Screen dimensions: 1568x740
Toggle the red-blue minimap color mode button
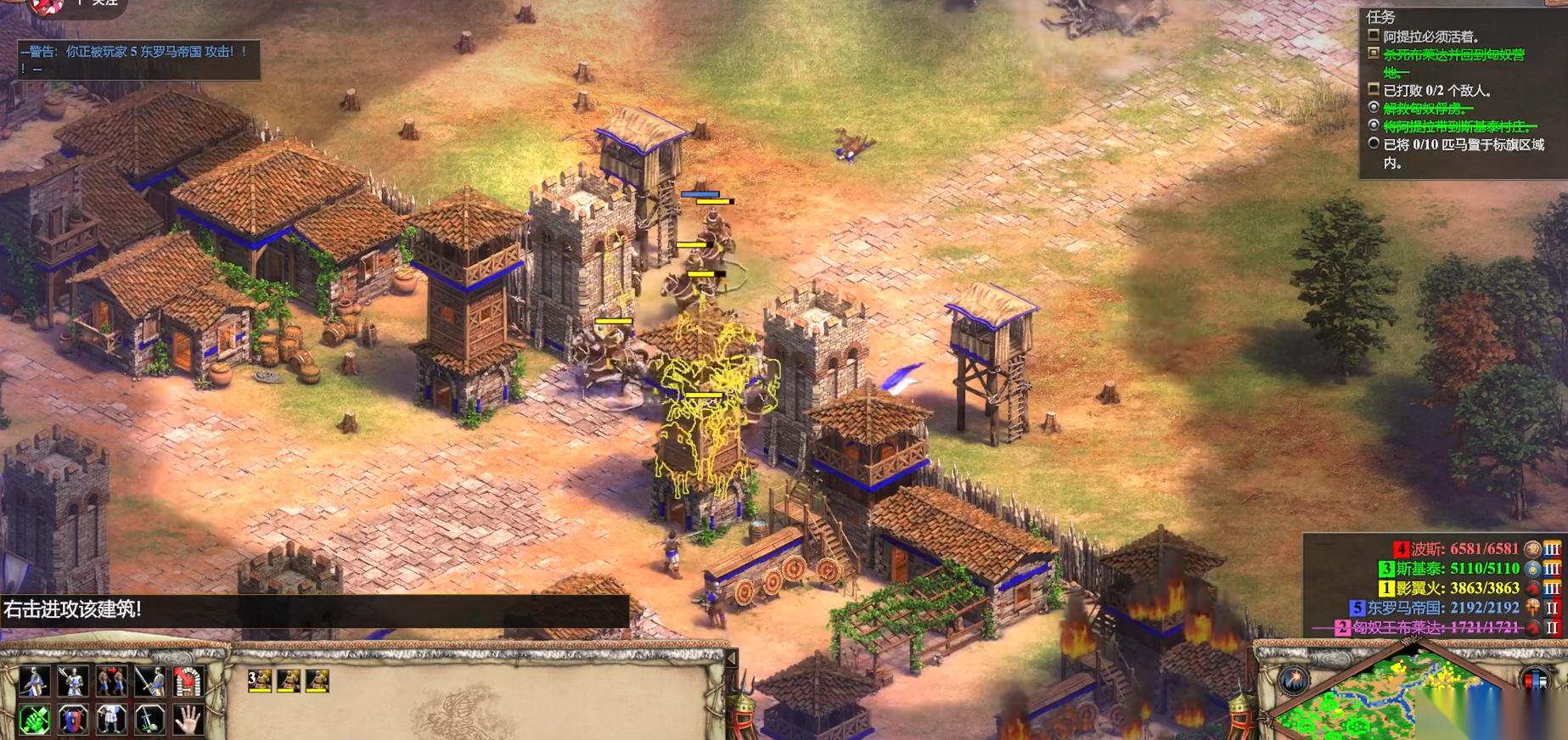1537,679
